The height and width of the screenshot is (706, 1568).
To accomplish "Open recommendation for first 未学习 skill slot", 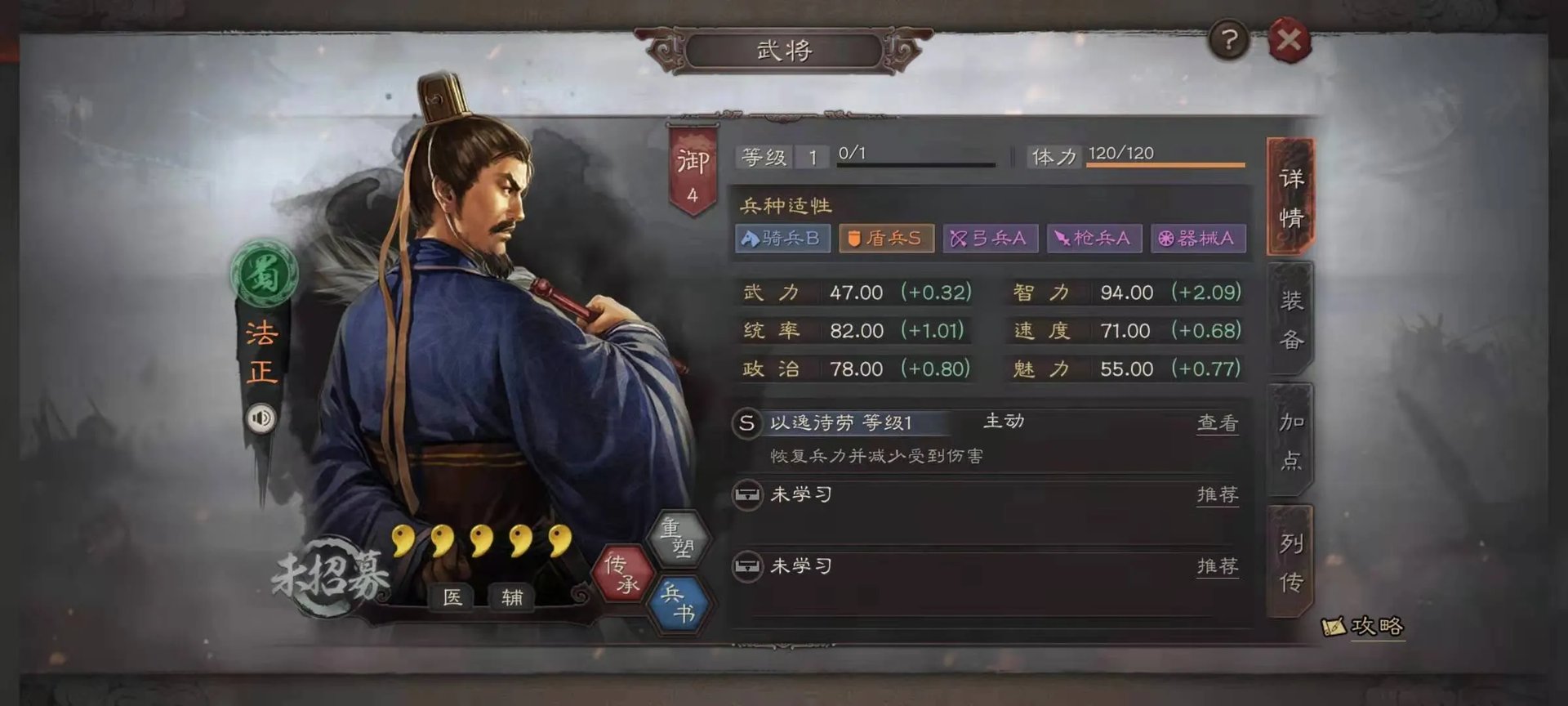I will click(x=1217, y=494).
